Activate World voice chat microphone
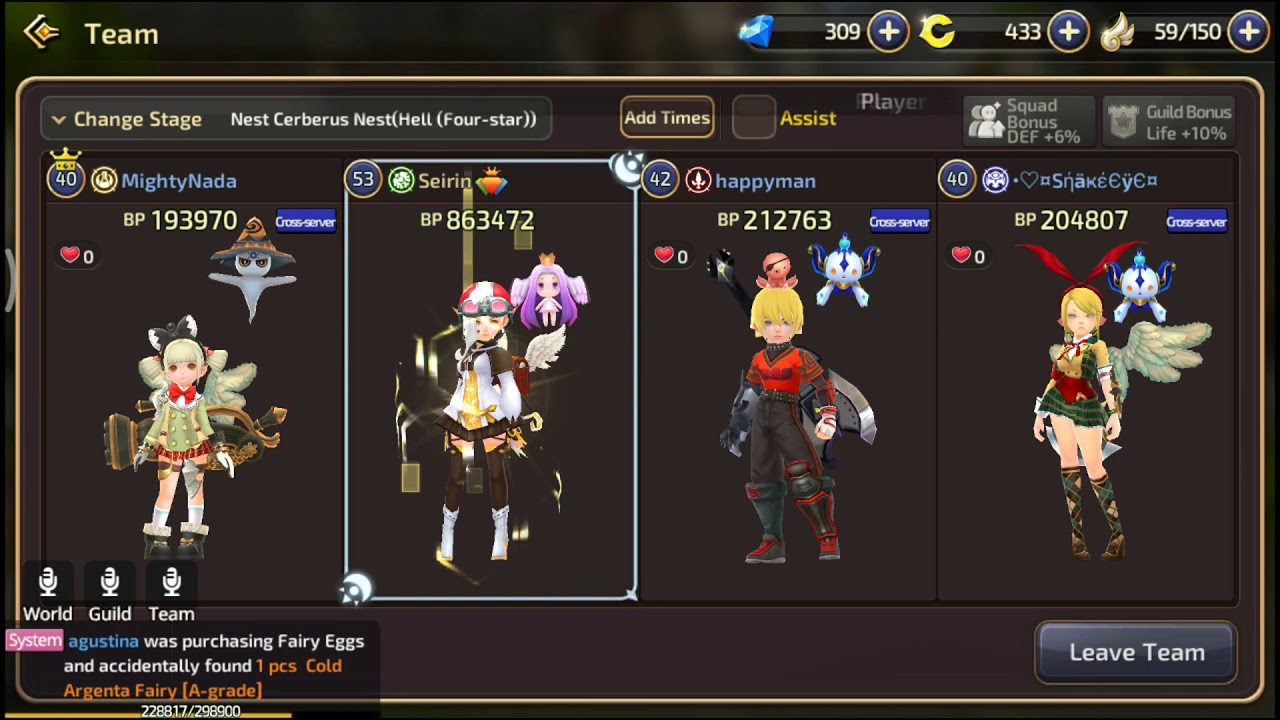Viewport: 1280px width, 720px height. (48, 583)
